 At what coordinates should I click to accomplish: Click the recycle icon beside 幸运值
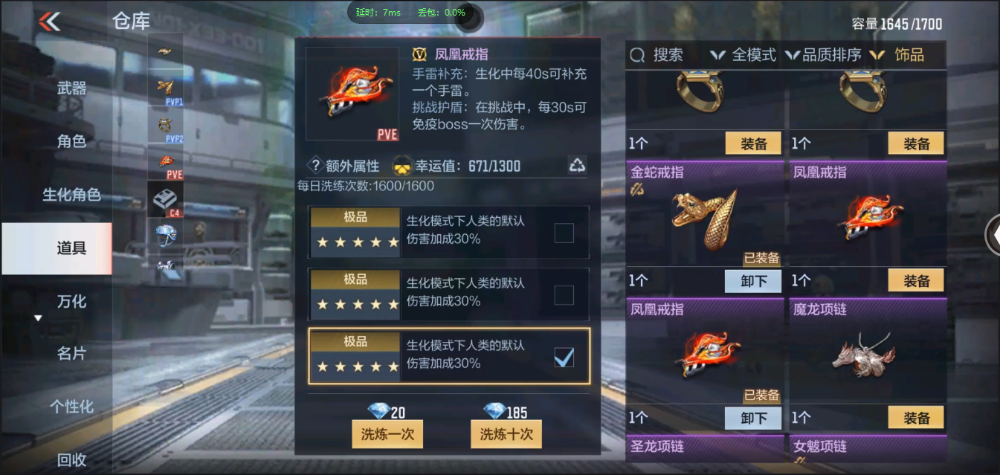[577, 165]
